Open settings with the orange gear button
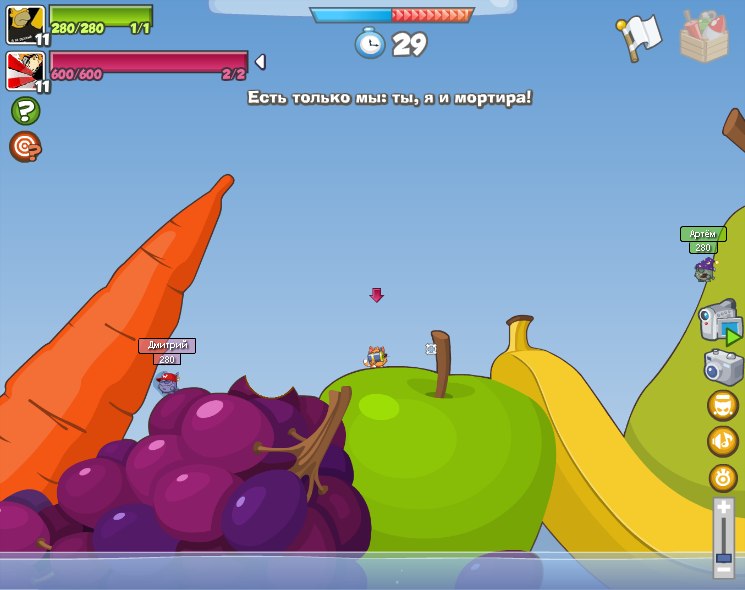Viewport: 745px width, 590px height. (723, 478)
